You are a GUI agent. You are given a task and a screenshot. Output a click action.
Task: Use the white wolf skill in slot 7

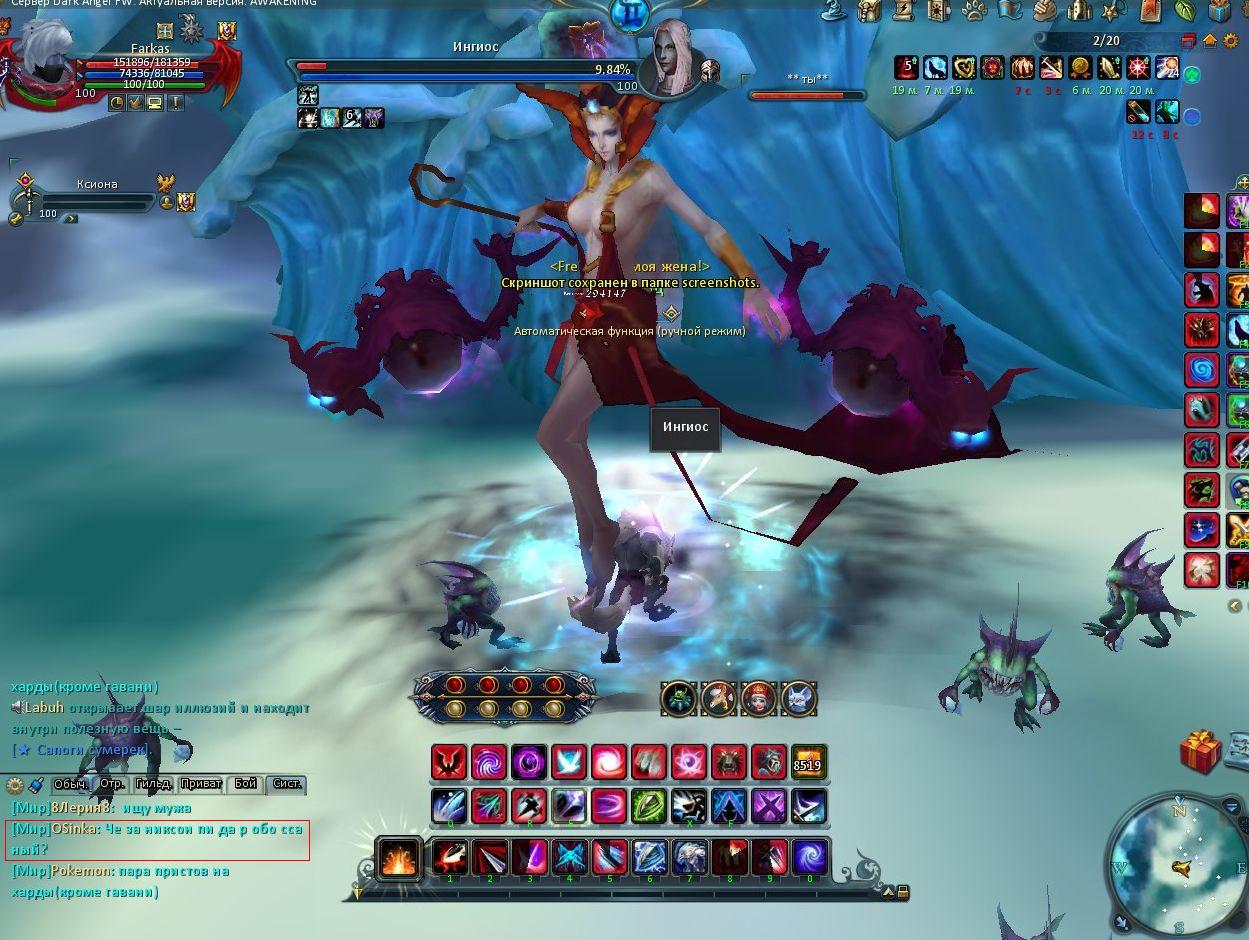[x=689, y=858]
